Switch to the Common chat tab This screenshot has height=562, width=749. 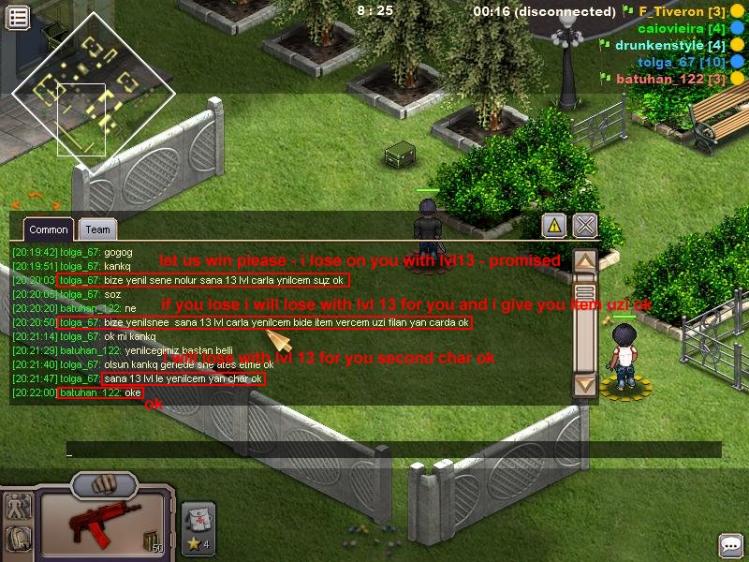[x=48, y=230]
